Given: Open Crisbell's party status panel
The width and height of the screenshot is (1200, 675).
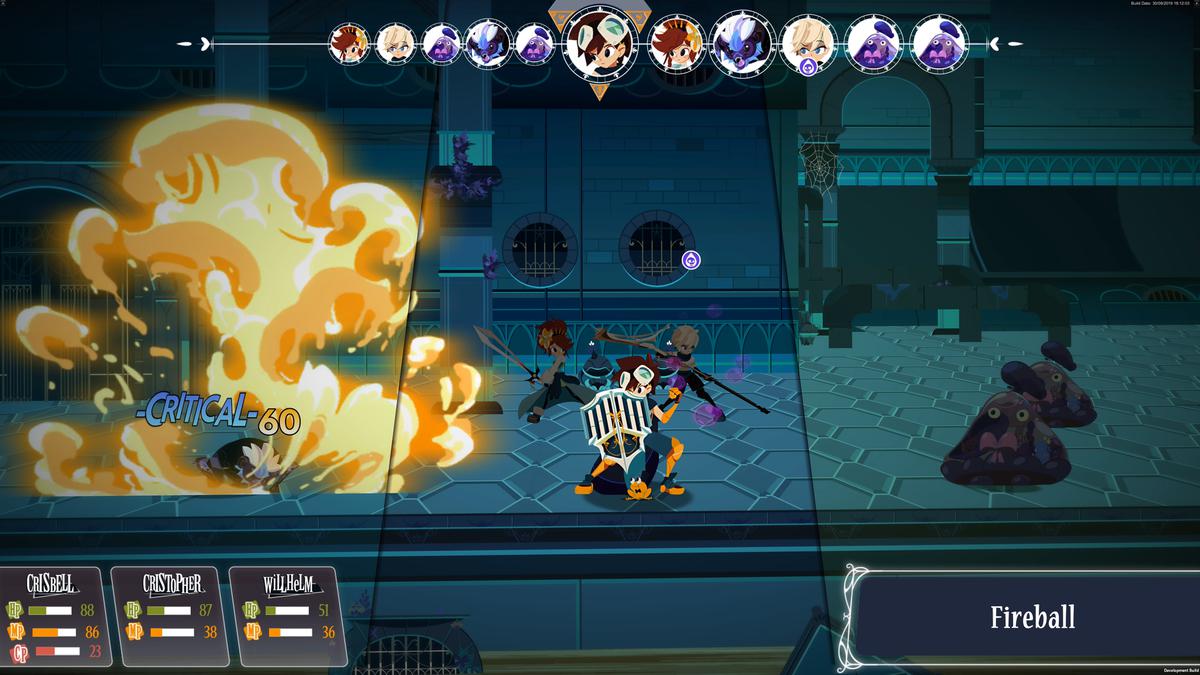Looking at the screenshot, I should pos(51,617).
